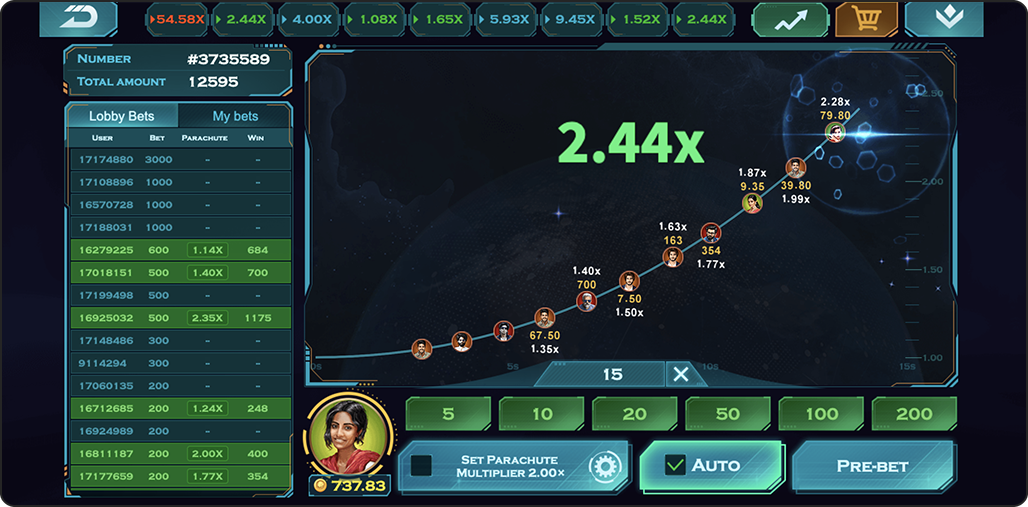Screen dimensions: 1028x507
Task: Choose the 200 bet amount chip
Action: click(x=914, y=413)
